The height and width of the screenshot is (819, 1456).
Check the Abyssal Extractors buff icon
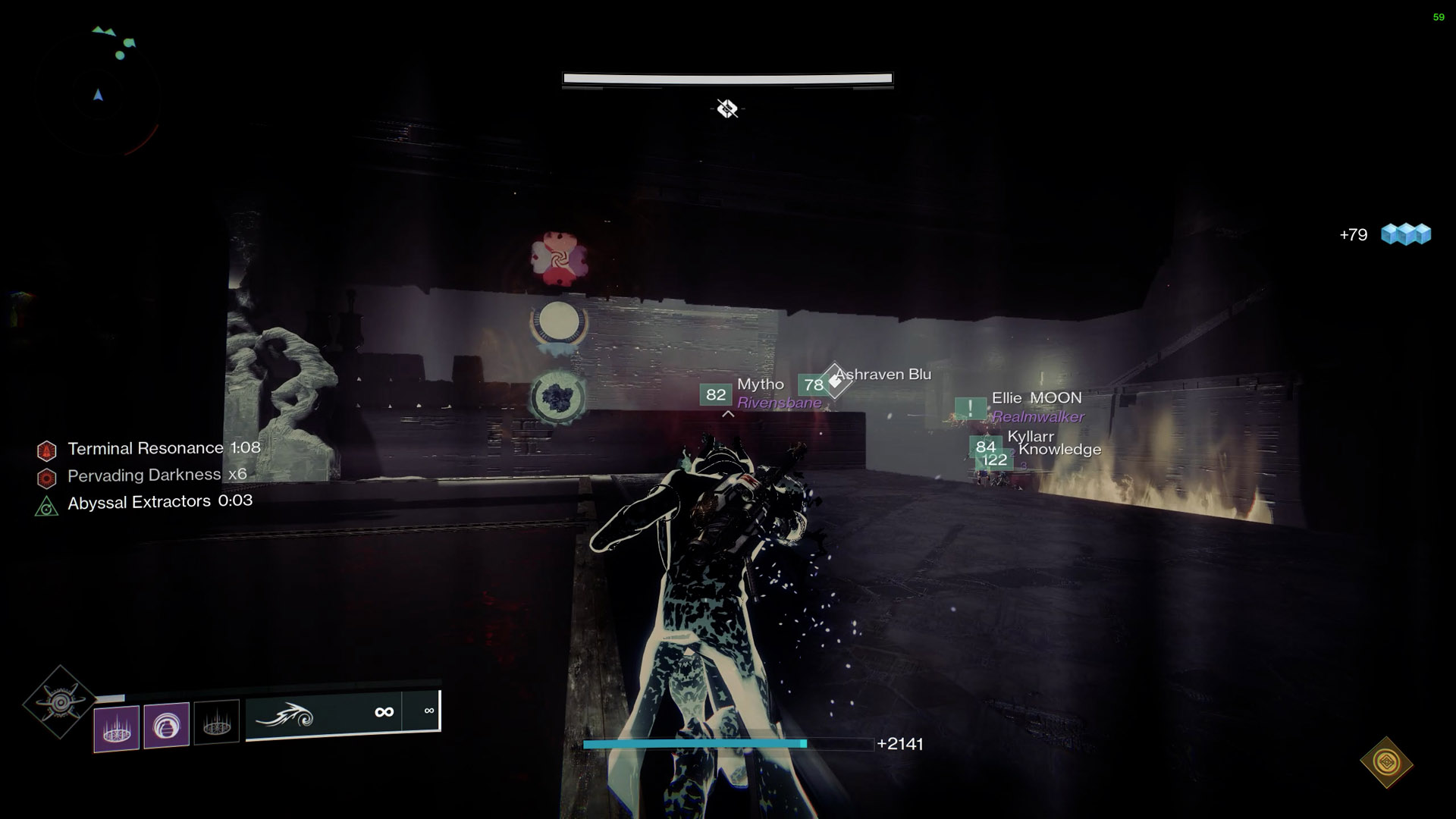coord(47,506)
